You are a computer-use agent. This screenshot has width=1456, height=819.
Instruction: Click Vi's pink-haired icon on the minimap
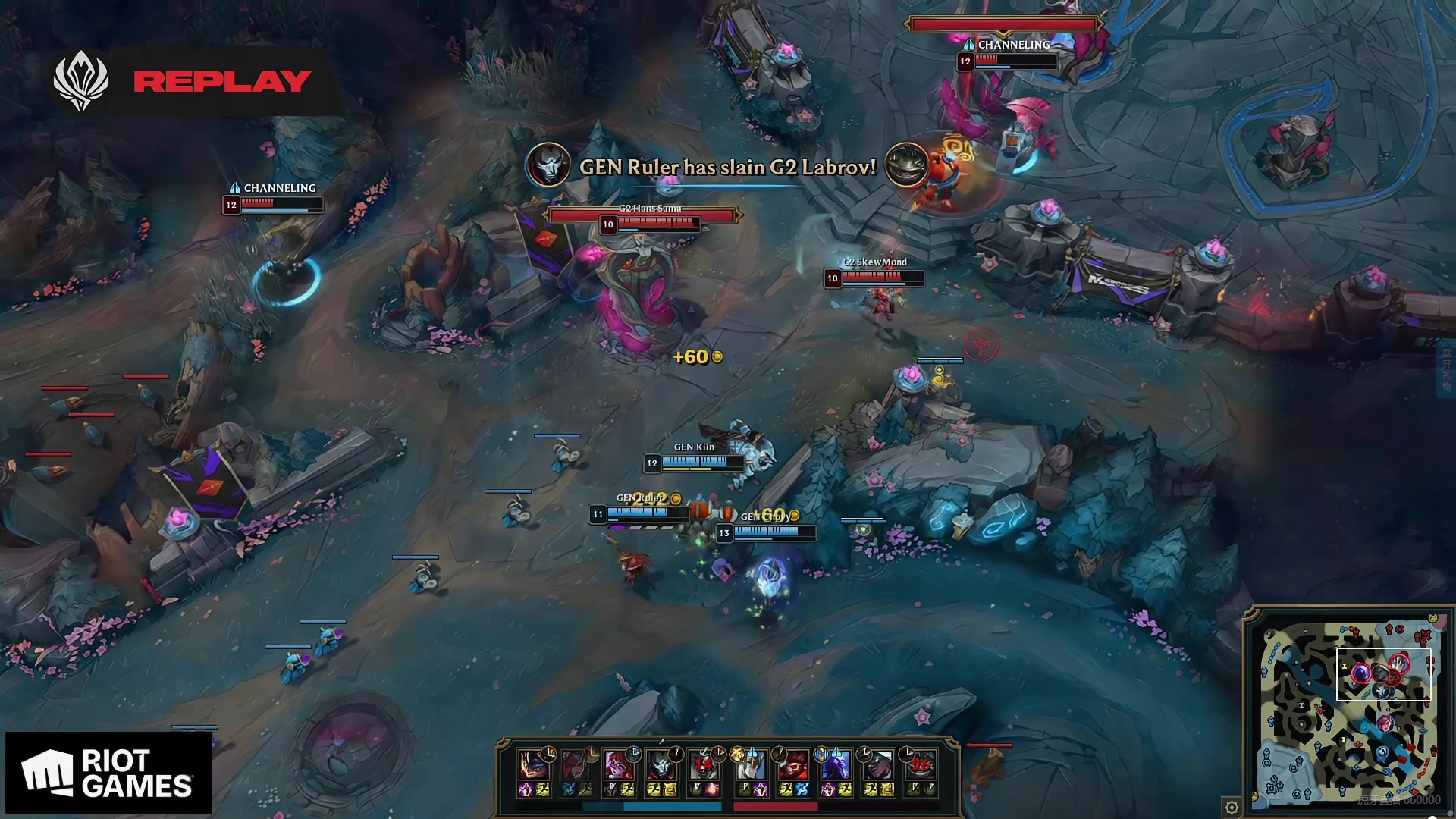(1385, 723)
